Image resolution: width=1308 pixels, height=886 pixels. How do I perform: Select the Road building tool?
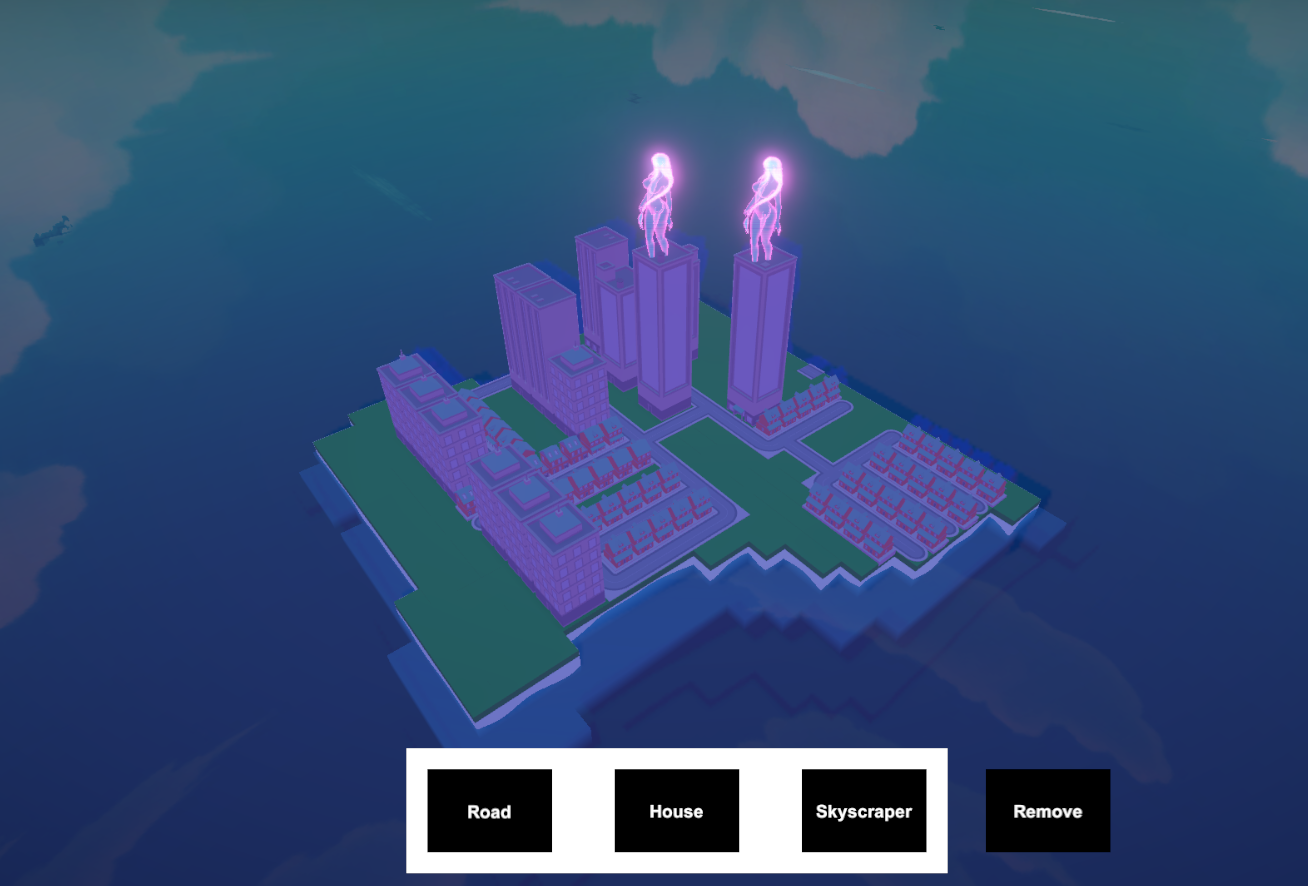click(489, 811)
